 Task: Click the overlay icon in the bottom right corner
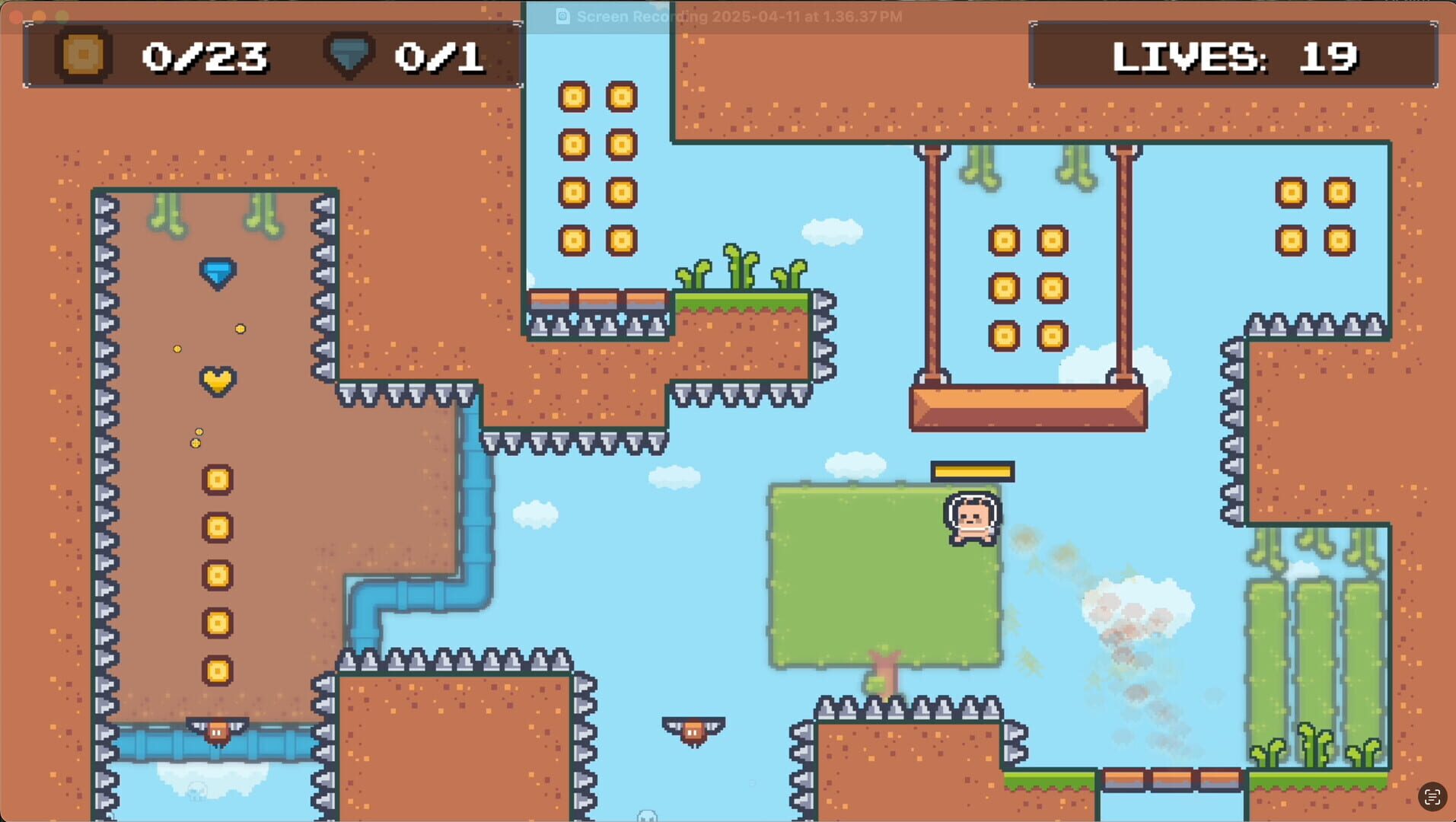(x=1432, y=797)
